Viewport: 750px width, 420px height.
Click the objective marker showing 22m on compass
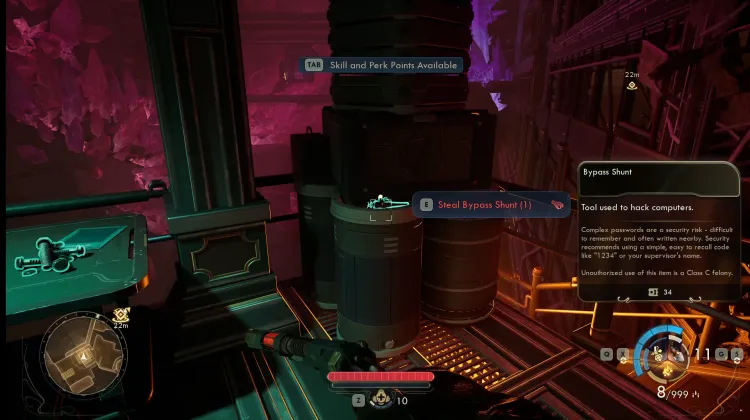632,86
